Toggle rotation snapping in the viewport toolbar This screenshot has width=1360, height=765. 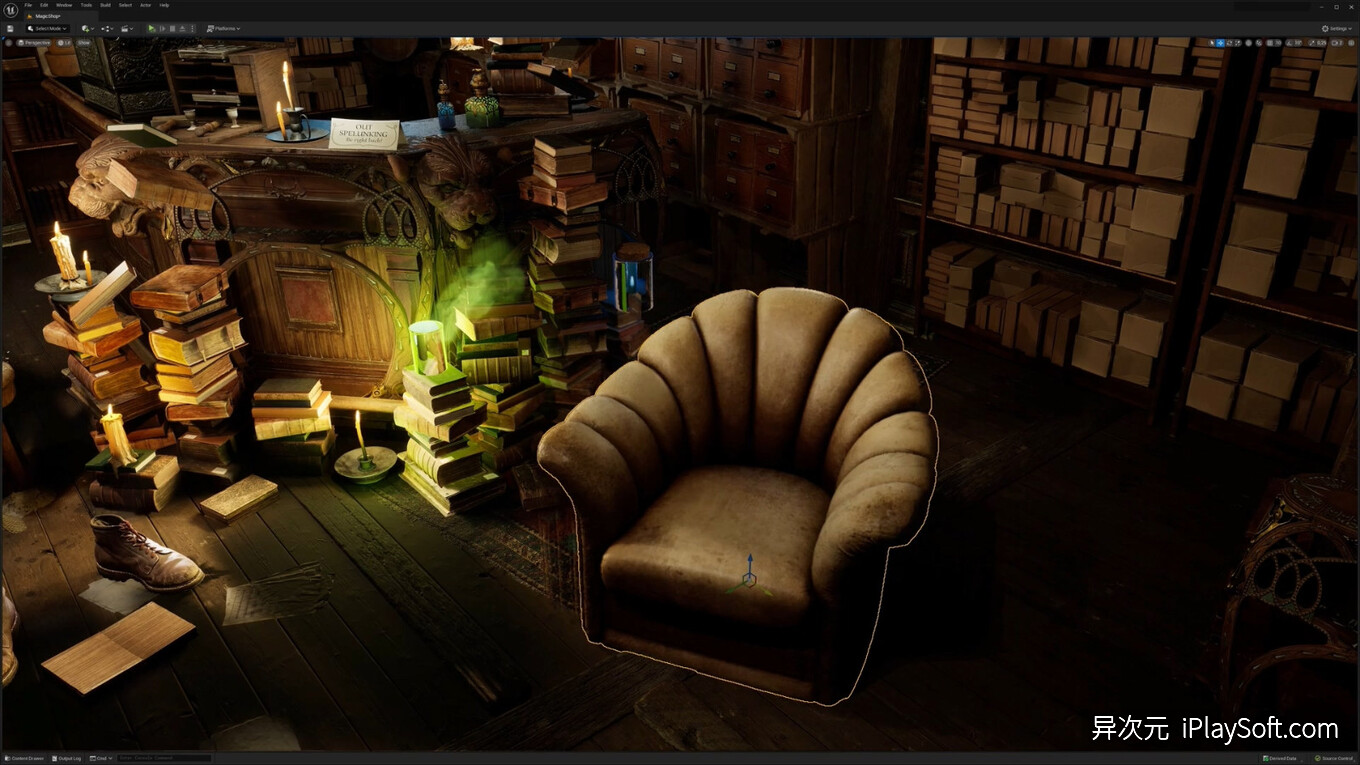coord(1289,43)
